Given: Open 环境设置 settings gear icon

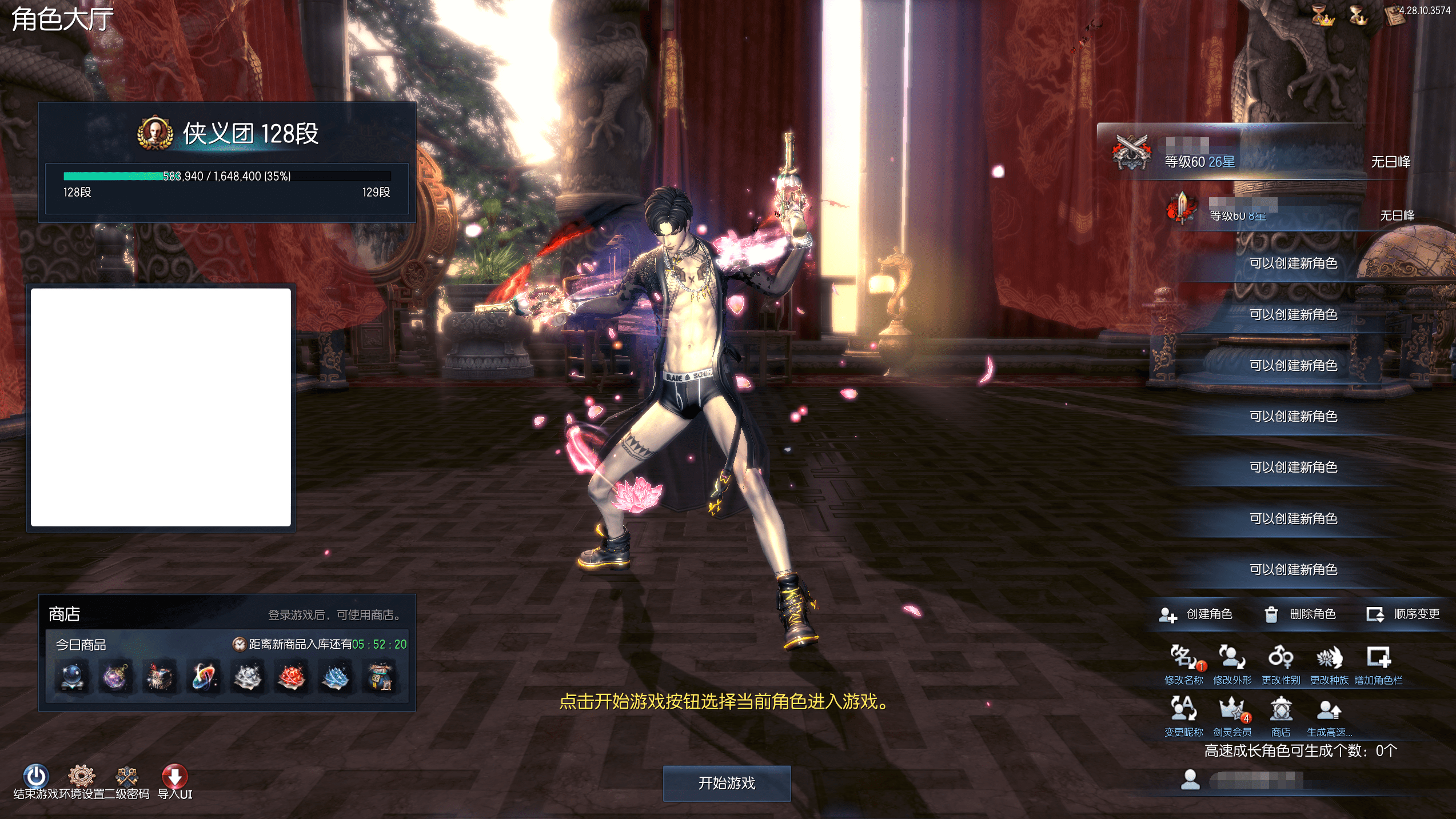Looking at the screenshot, I should 82,776.
